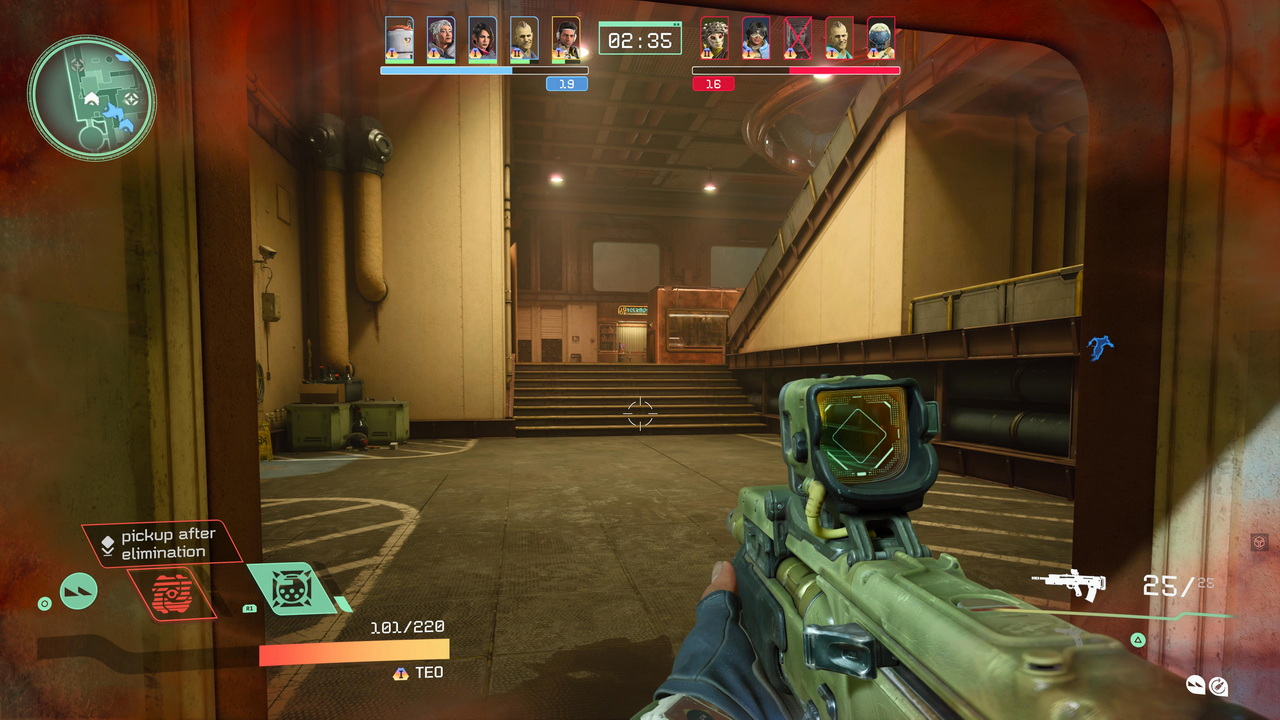Click the crossed-out eliminated enemy portrait
This screenshot has height=720, width=1280.
798,39
